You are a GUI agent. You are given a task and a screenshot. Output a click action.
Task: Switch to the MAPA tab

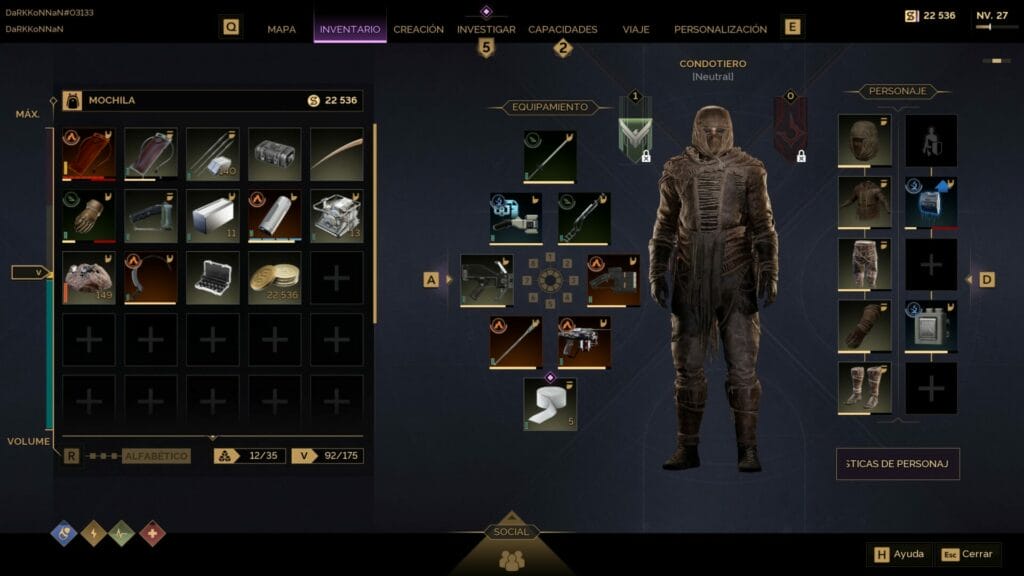281,29
